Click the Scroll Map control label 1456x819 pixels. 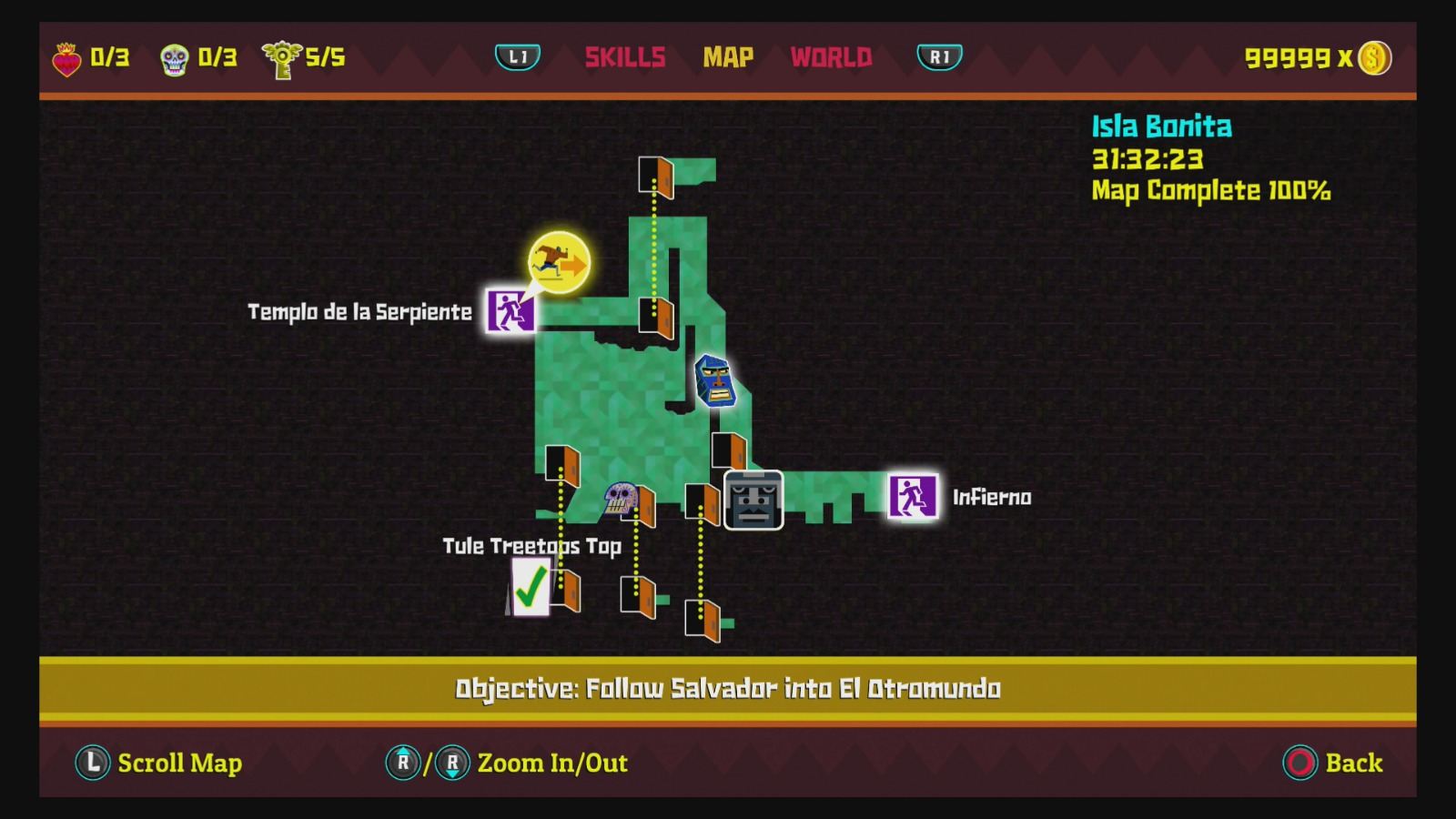point(179,763)
